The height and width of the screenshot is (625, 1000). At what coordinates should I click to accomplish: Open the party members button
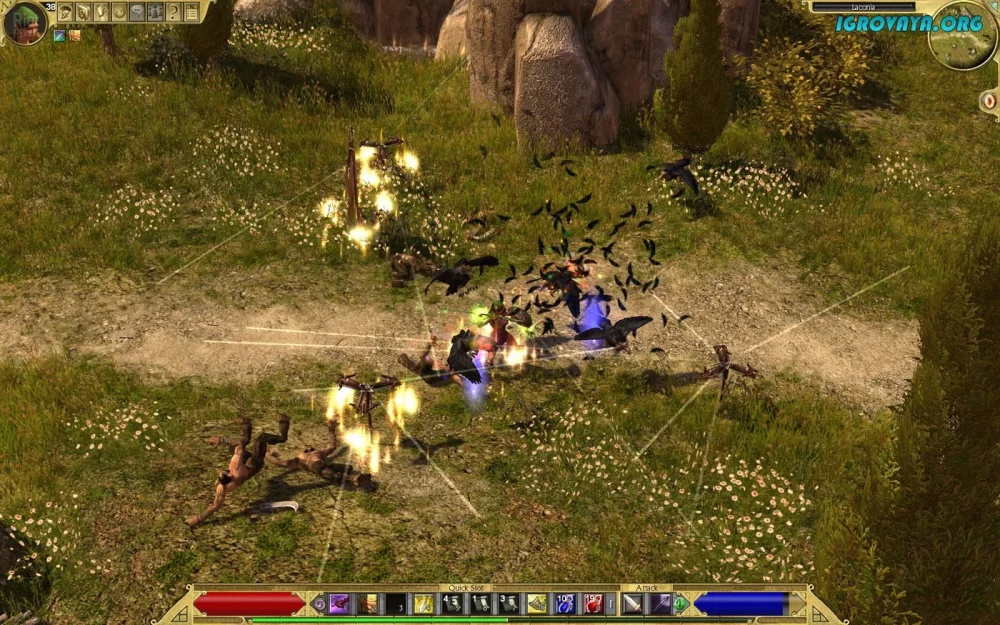[155, 12]
